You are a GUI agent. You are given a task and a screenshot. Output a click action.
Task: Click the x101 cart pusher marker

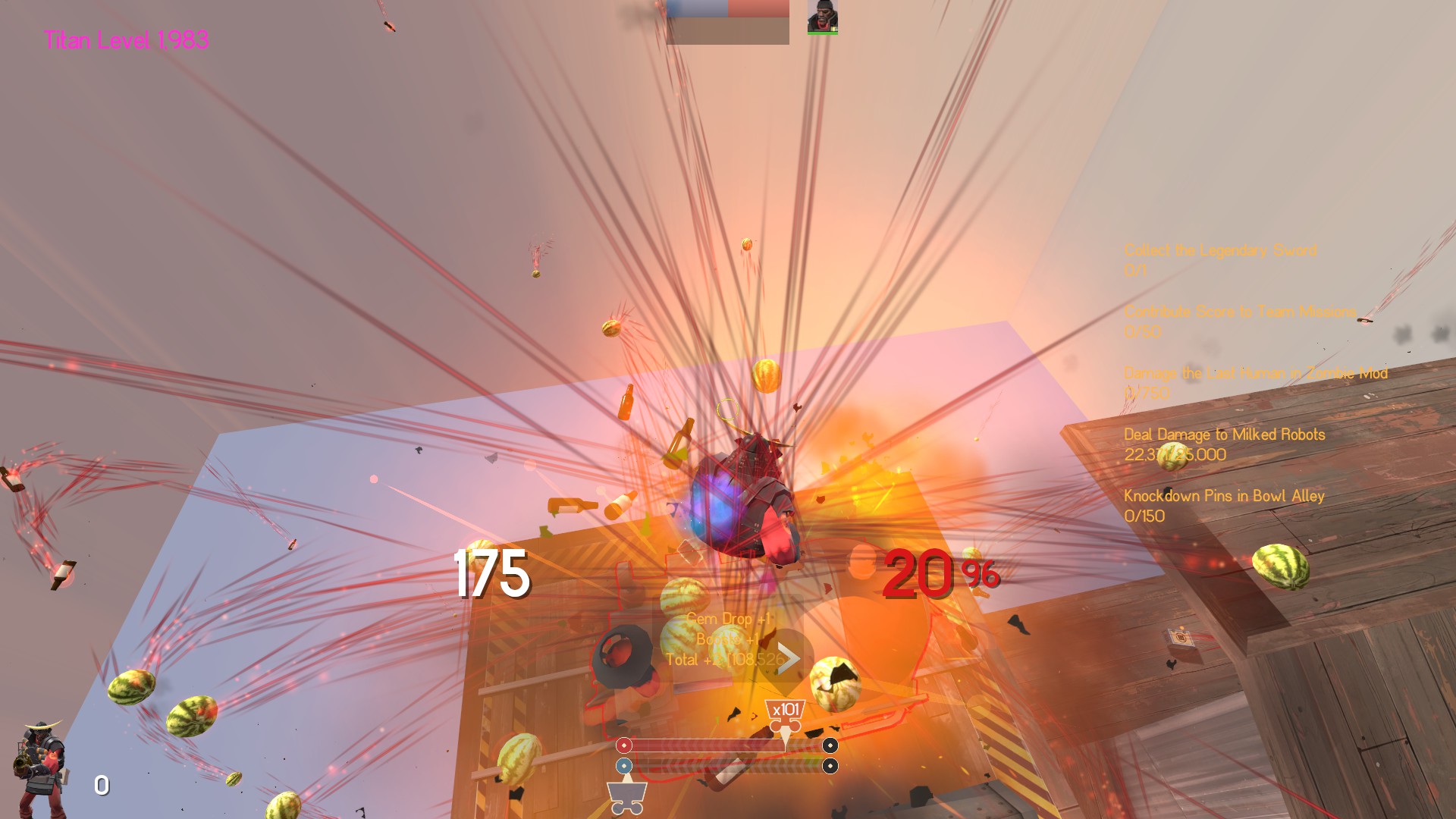click(x=785, y=711)
